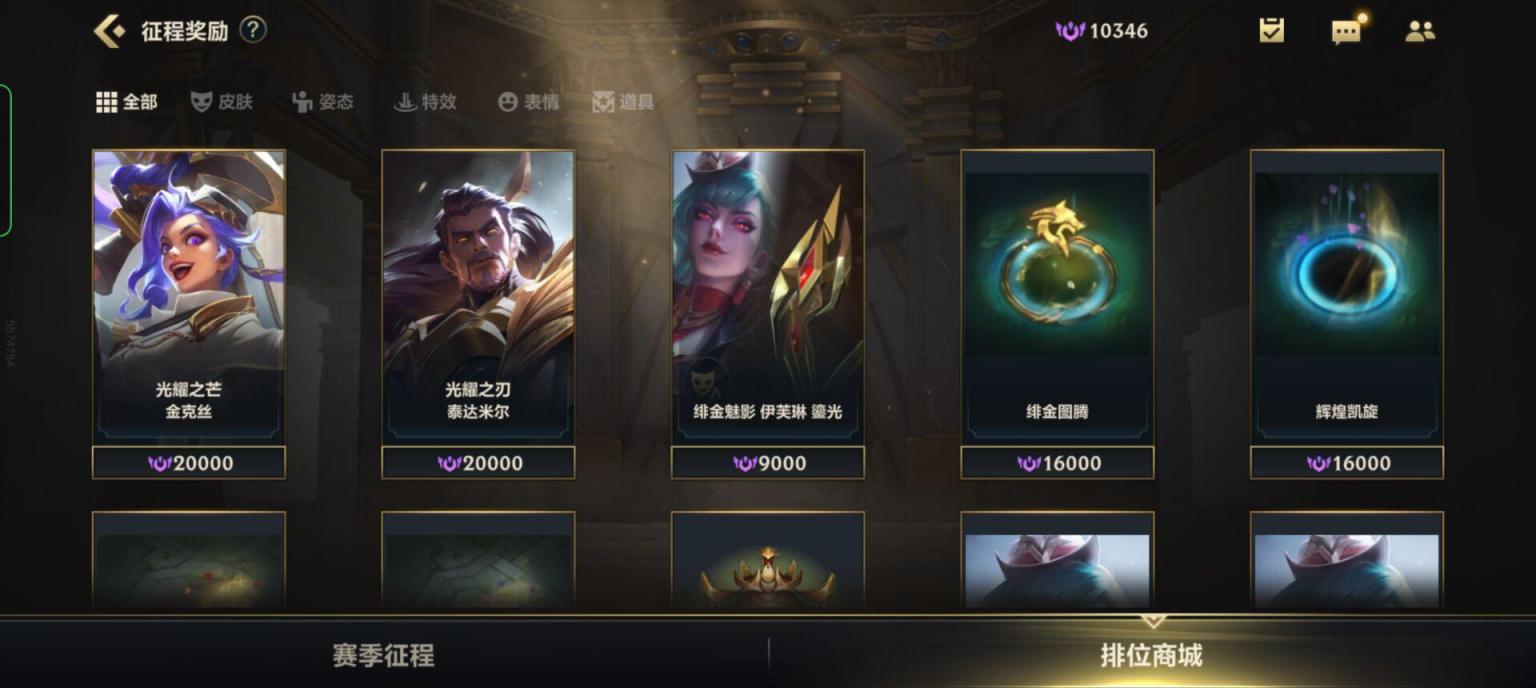Switch to the 姿态 tab

[x=323, y=102]
